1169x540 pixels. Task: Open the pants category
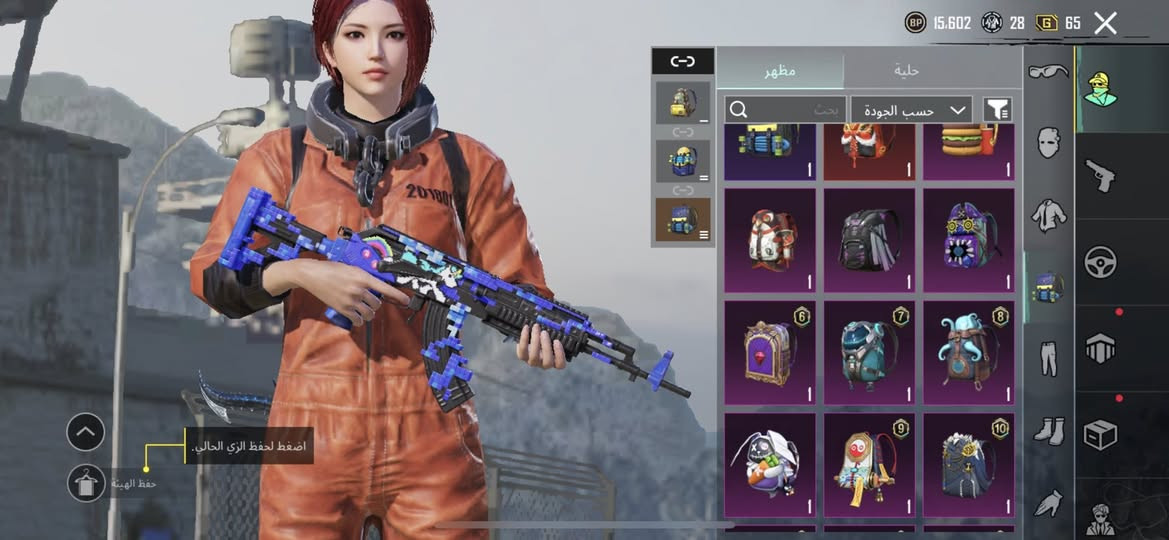pyautogui.click(x=1048, y=358)
